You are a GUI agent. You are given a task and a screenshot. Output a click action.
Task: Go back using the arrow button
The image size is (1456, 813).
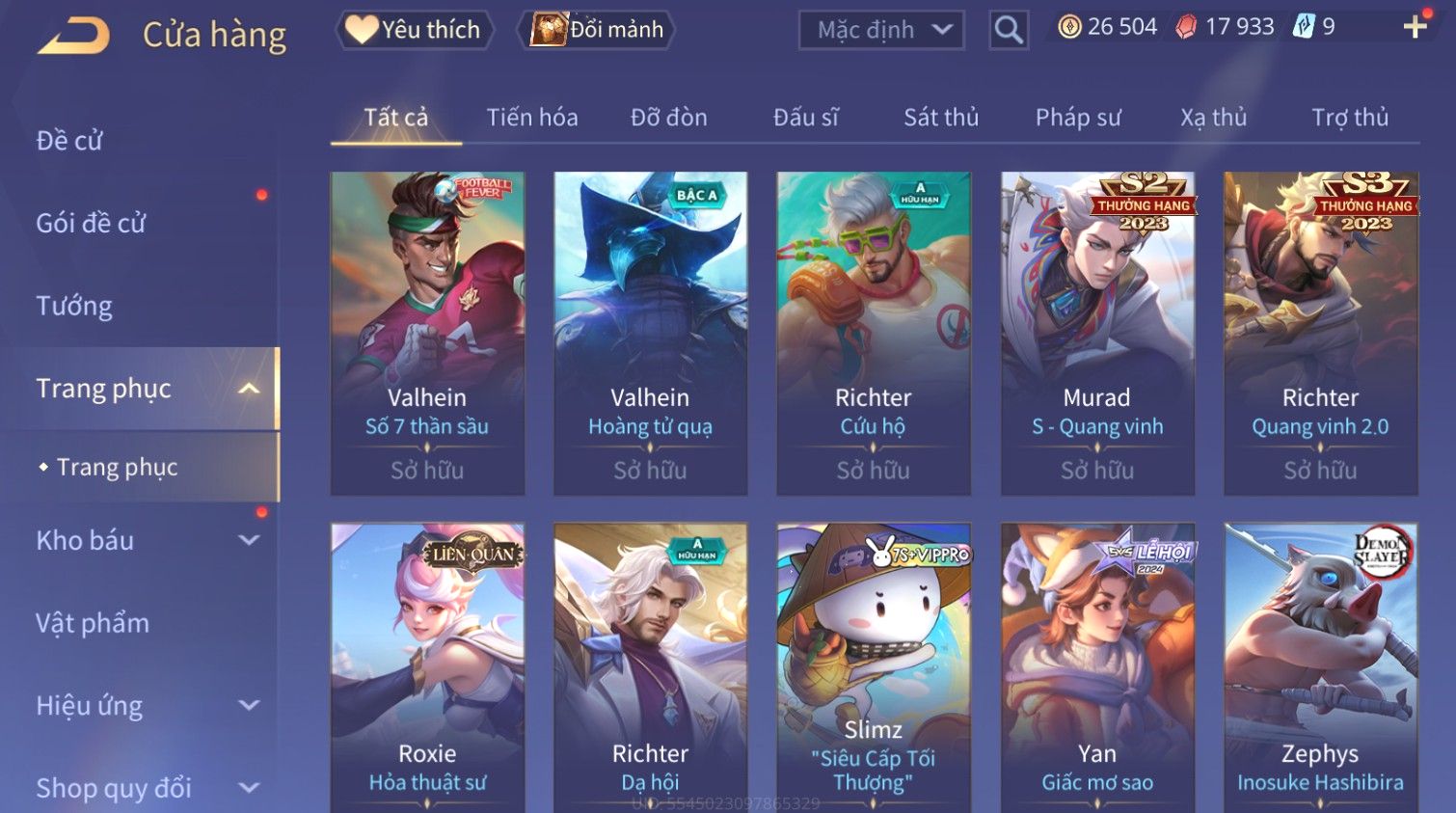pos(74,36)
